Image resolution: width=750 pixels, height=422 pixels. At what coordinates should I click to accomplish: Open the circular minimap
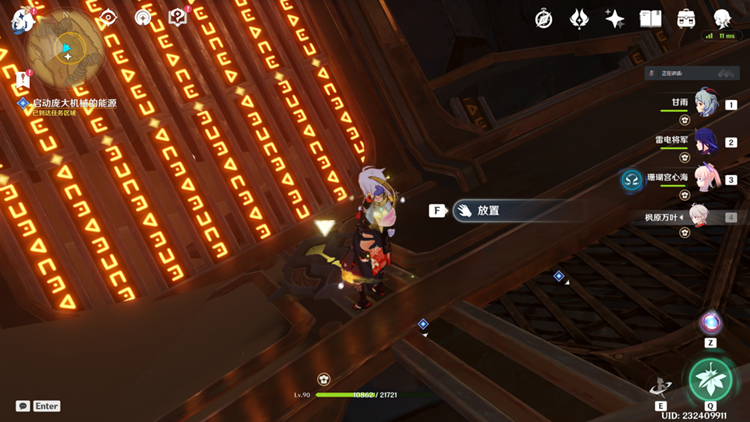67,47
